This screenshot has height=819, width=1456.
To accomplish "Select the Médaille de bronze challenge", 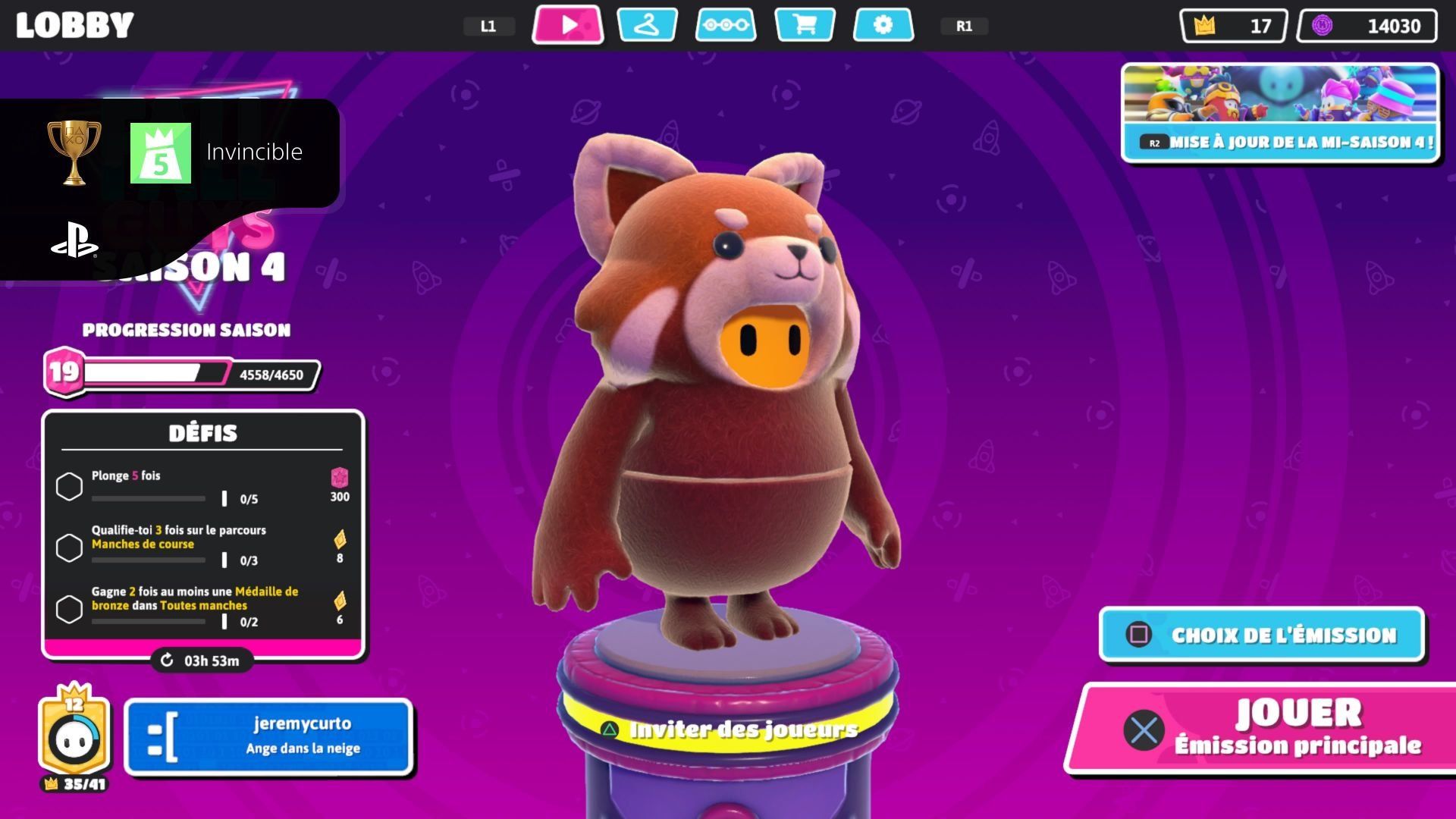I will click(x=202, y=608).
